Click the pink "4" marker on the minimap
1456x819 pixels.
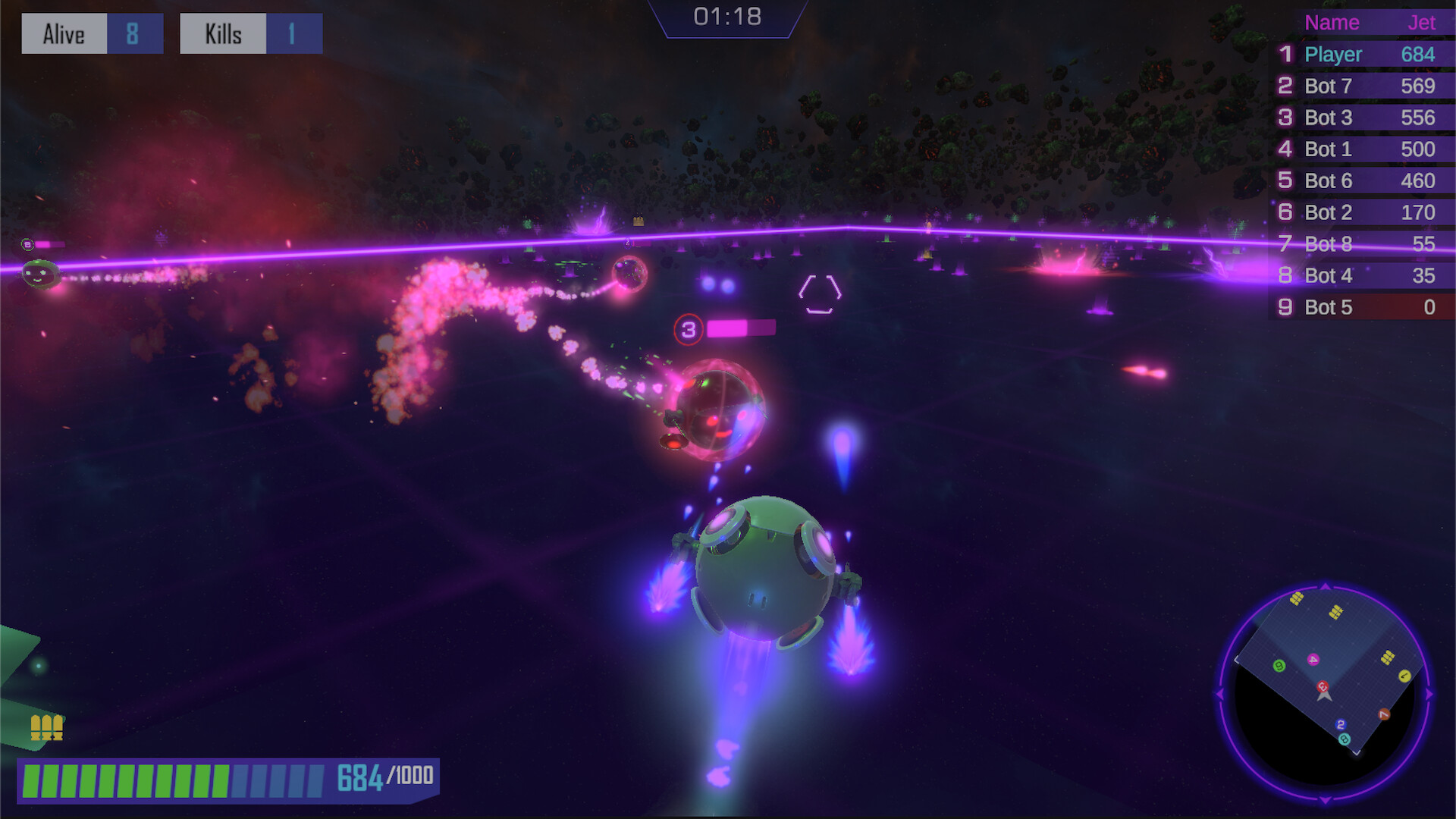click(1313, 659)
